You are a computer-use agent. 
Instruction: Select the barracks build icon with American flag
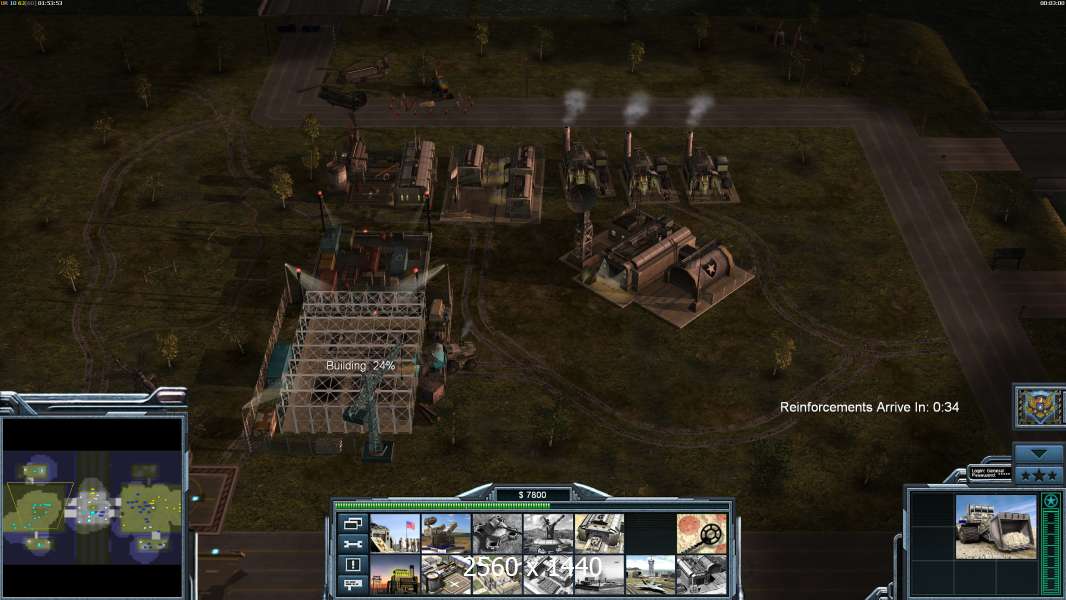pyautogui.click(x=395, y=533)
